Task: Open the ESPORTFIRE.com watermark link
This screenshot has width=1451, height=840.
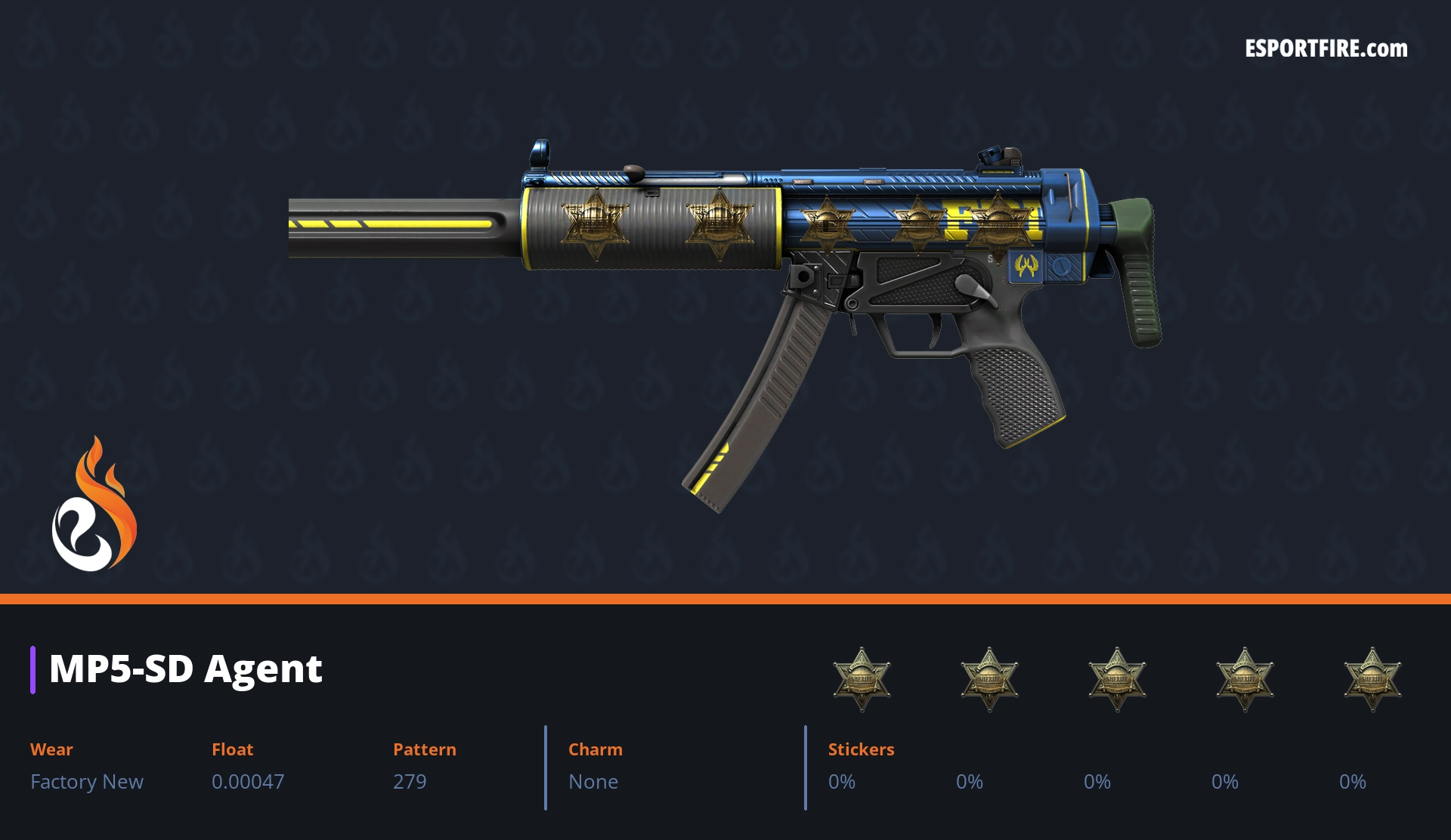Action: (1326, 49)
